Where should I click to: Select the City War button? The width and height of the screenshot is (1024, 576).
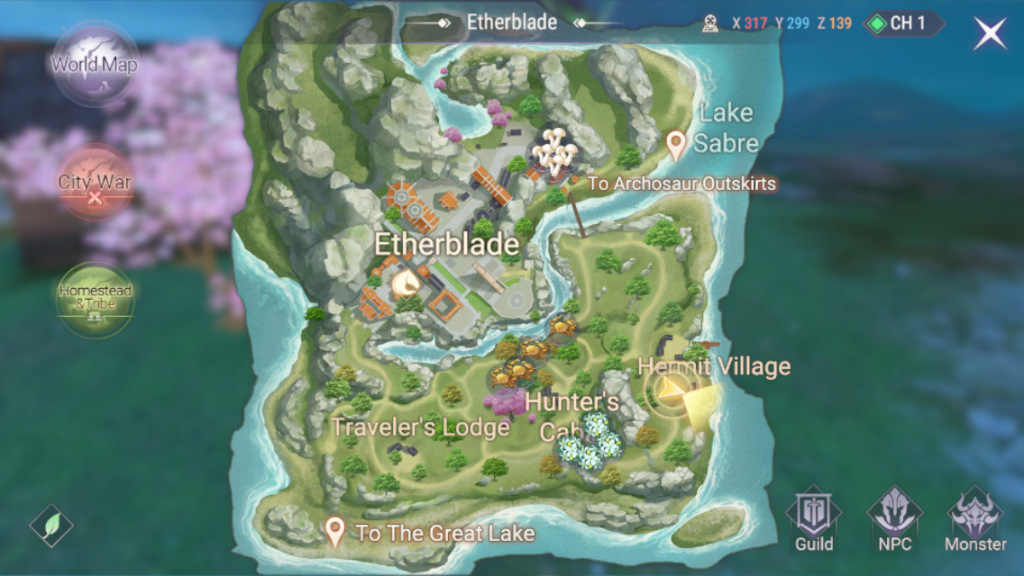pos(94,182)
